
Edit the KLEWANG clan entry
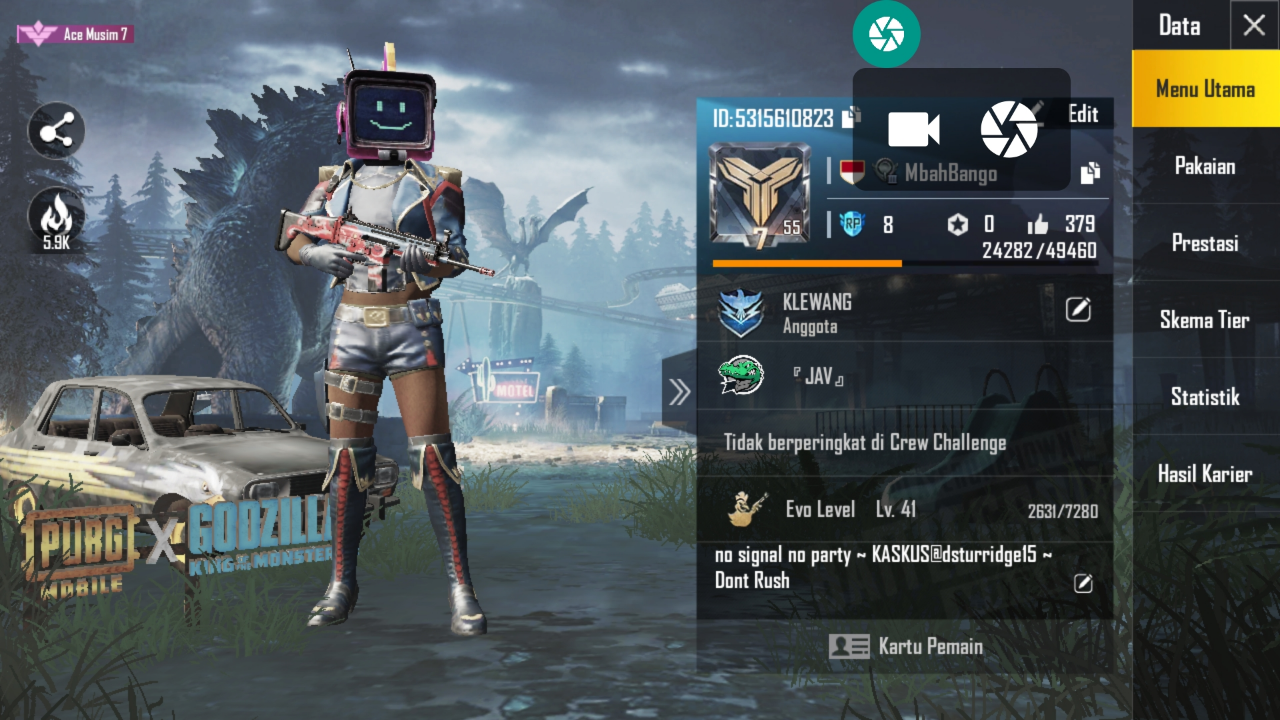pos(1078,310)
